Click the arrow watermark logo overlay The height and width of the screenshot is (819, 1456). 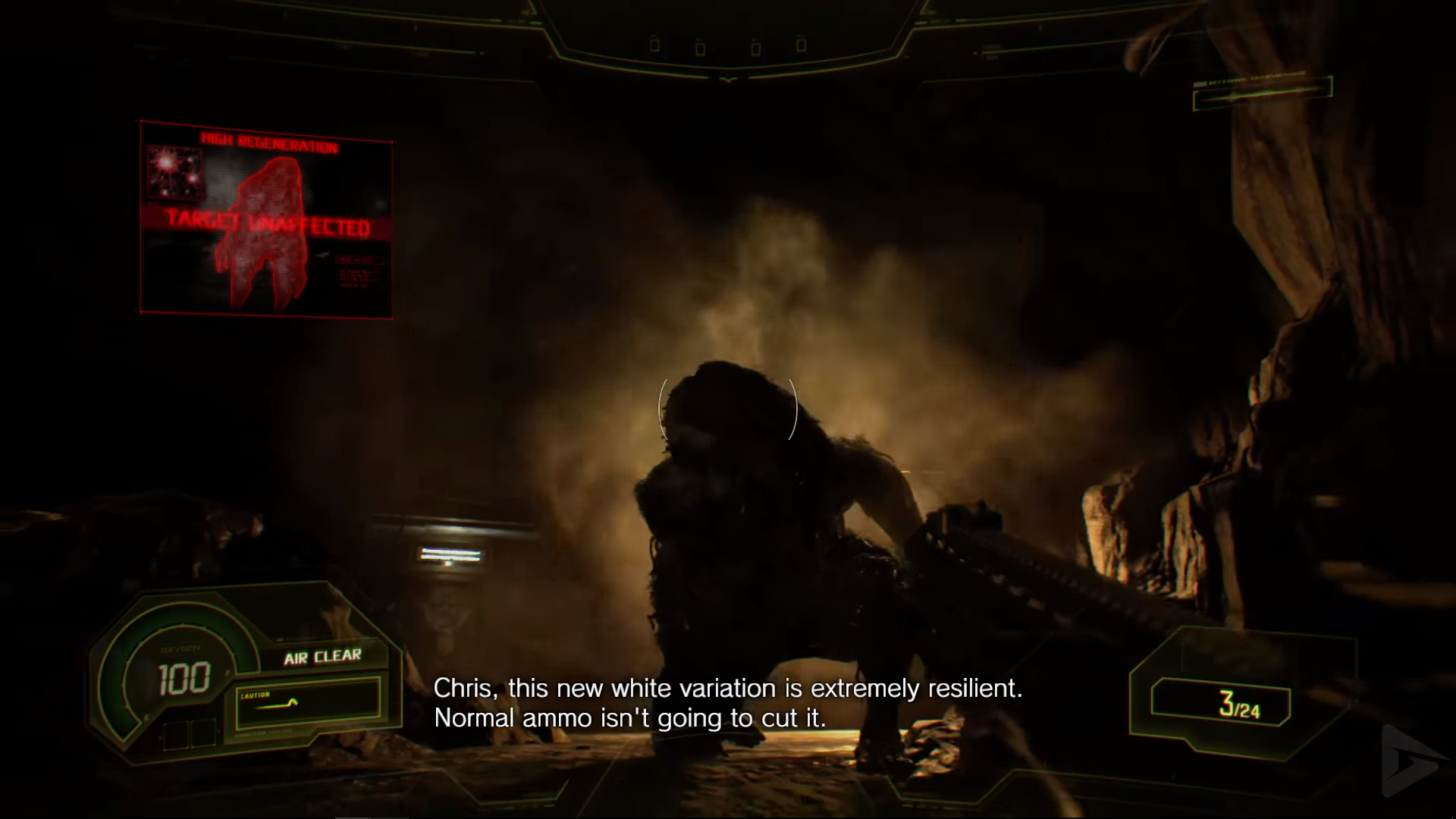click(x=1411, y=761)
